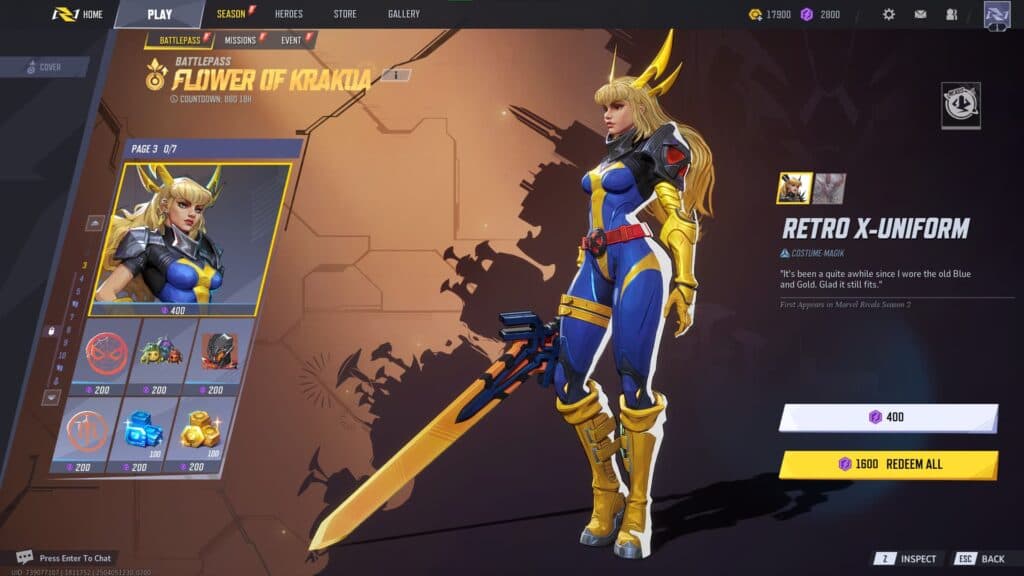Open the Gallery

coord(404,14)
